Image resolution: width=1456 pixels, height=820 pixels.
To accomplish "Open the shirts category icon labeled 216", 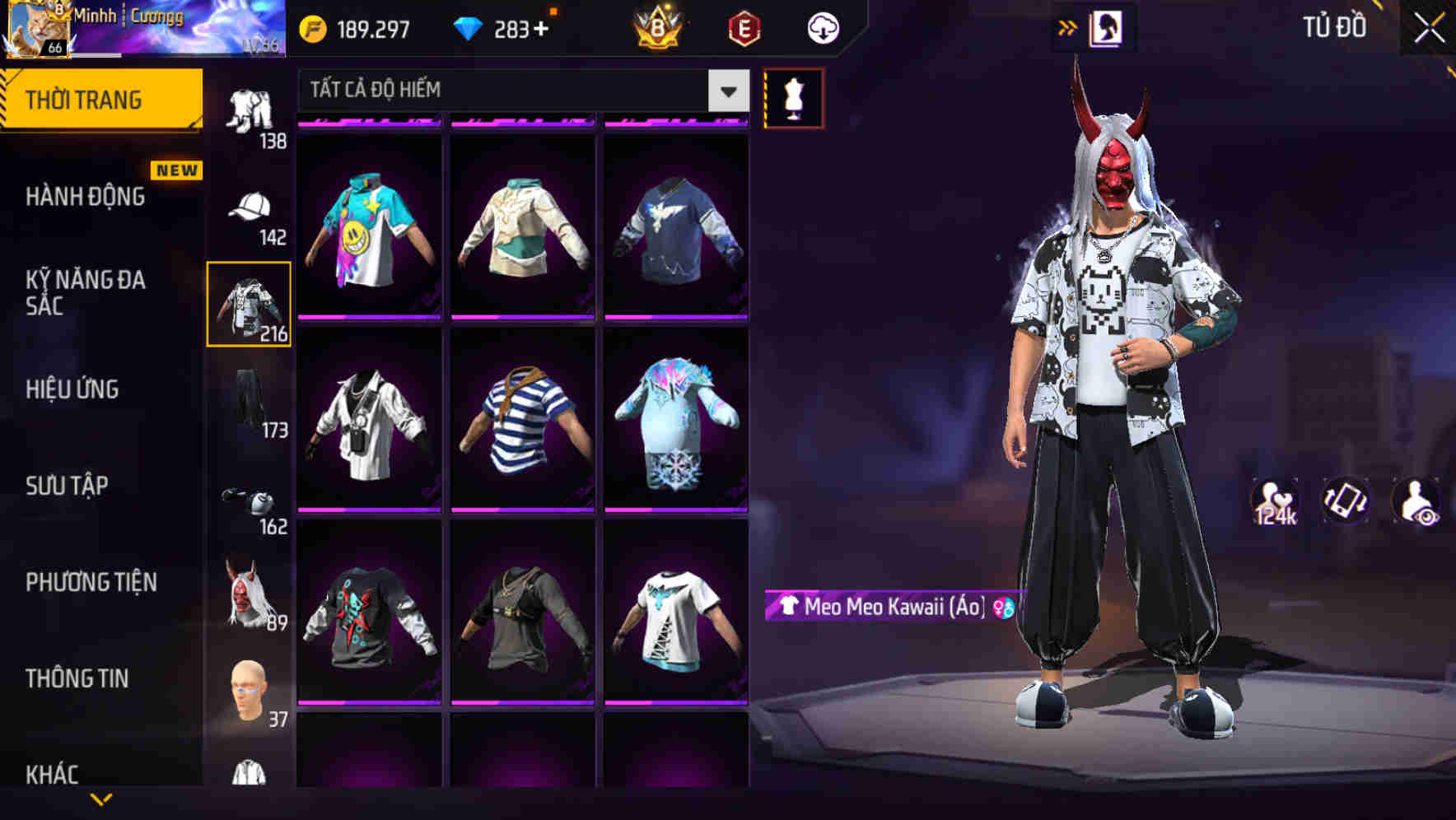I will pyautogui.click(x=250, y=305).
